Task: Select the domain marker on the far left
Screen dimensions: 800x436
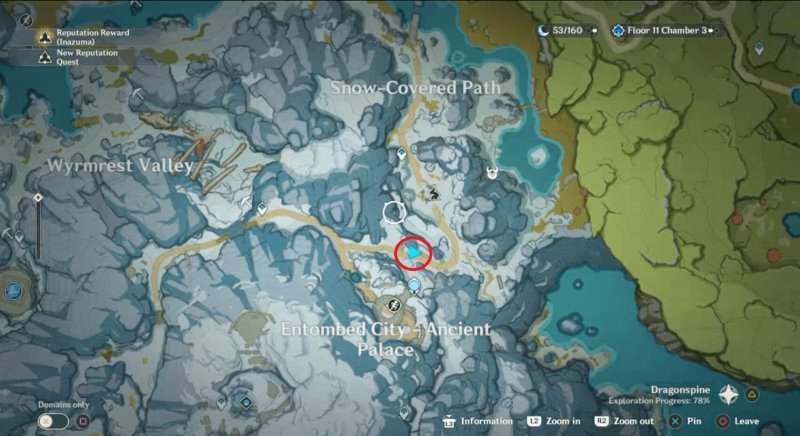Action: coord(13,289)
